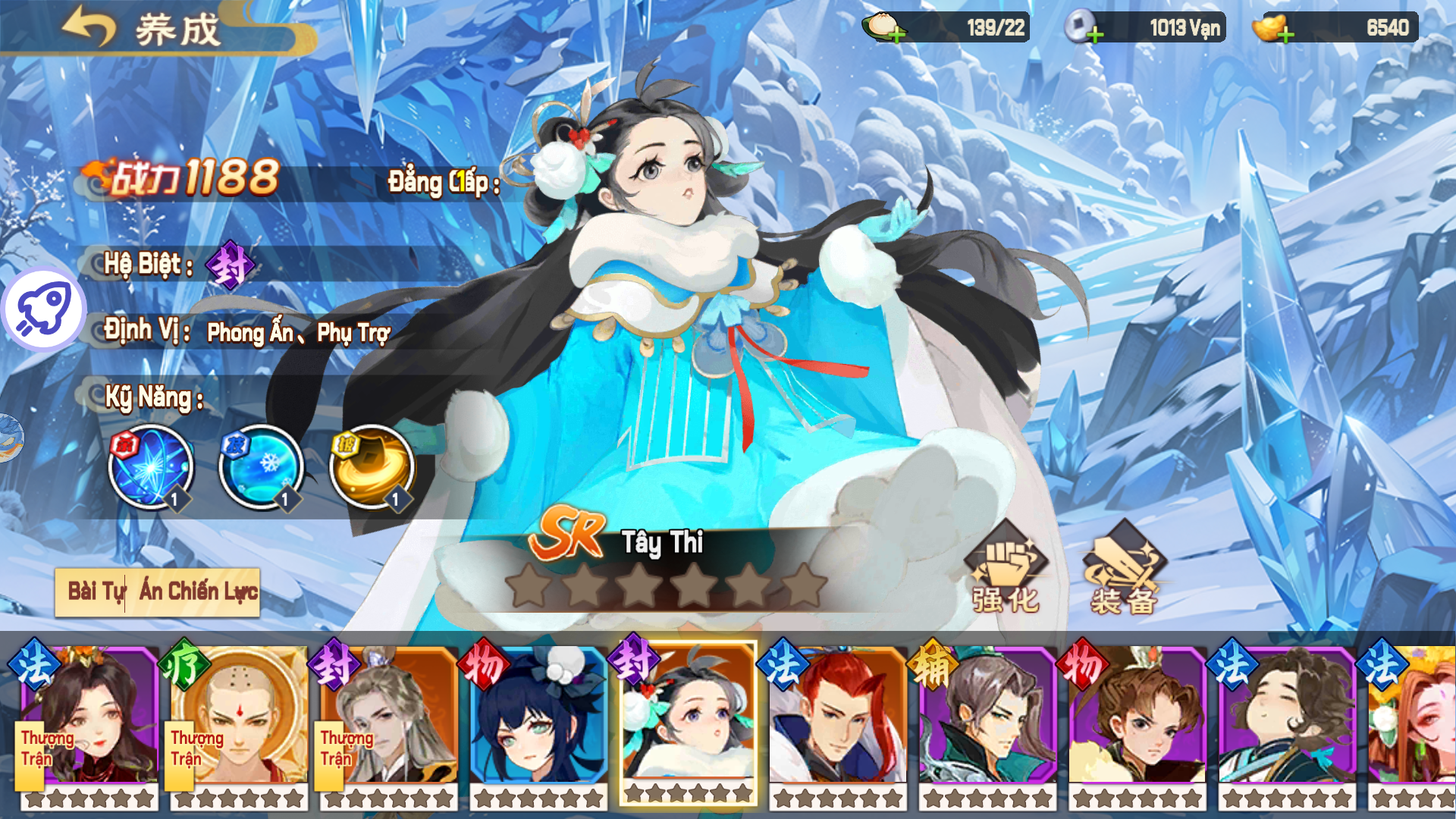Screen dimensions: 1456x819
Task: Open the fist enhancement (强化) button
Action: click(1006, 569)
